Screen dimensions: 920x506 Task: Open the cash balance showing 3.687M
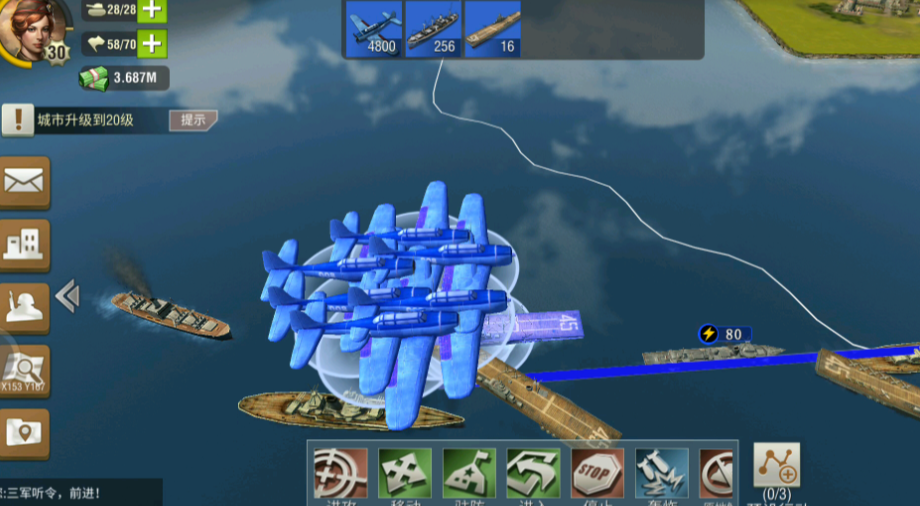(x=125, y=78)
